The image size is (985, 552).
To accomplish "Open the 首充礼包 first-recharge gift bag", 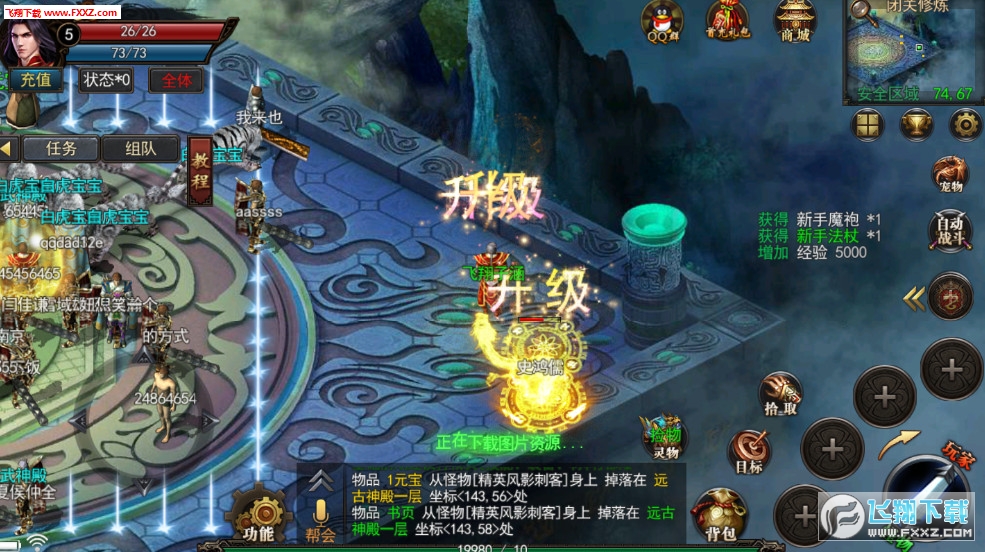I will click(727, 22).
